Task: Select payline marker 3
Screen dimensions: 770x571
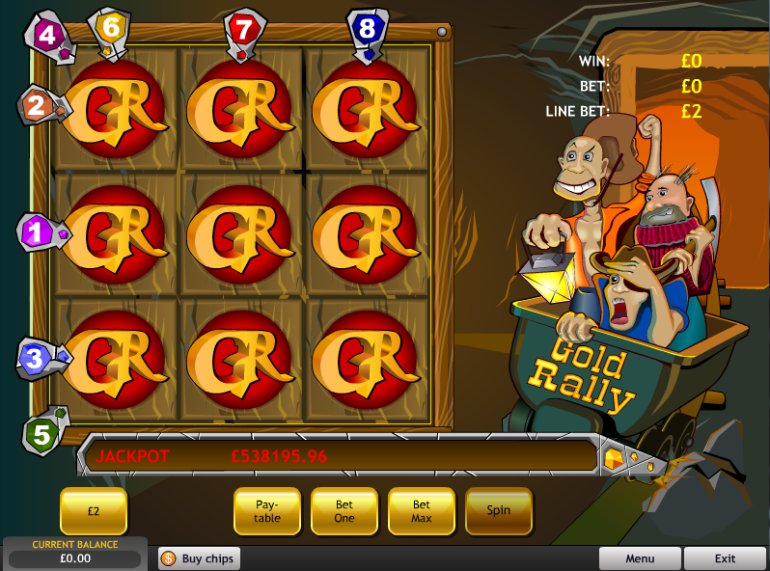Action: (x=35, y=357)
